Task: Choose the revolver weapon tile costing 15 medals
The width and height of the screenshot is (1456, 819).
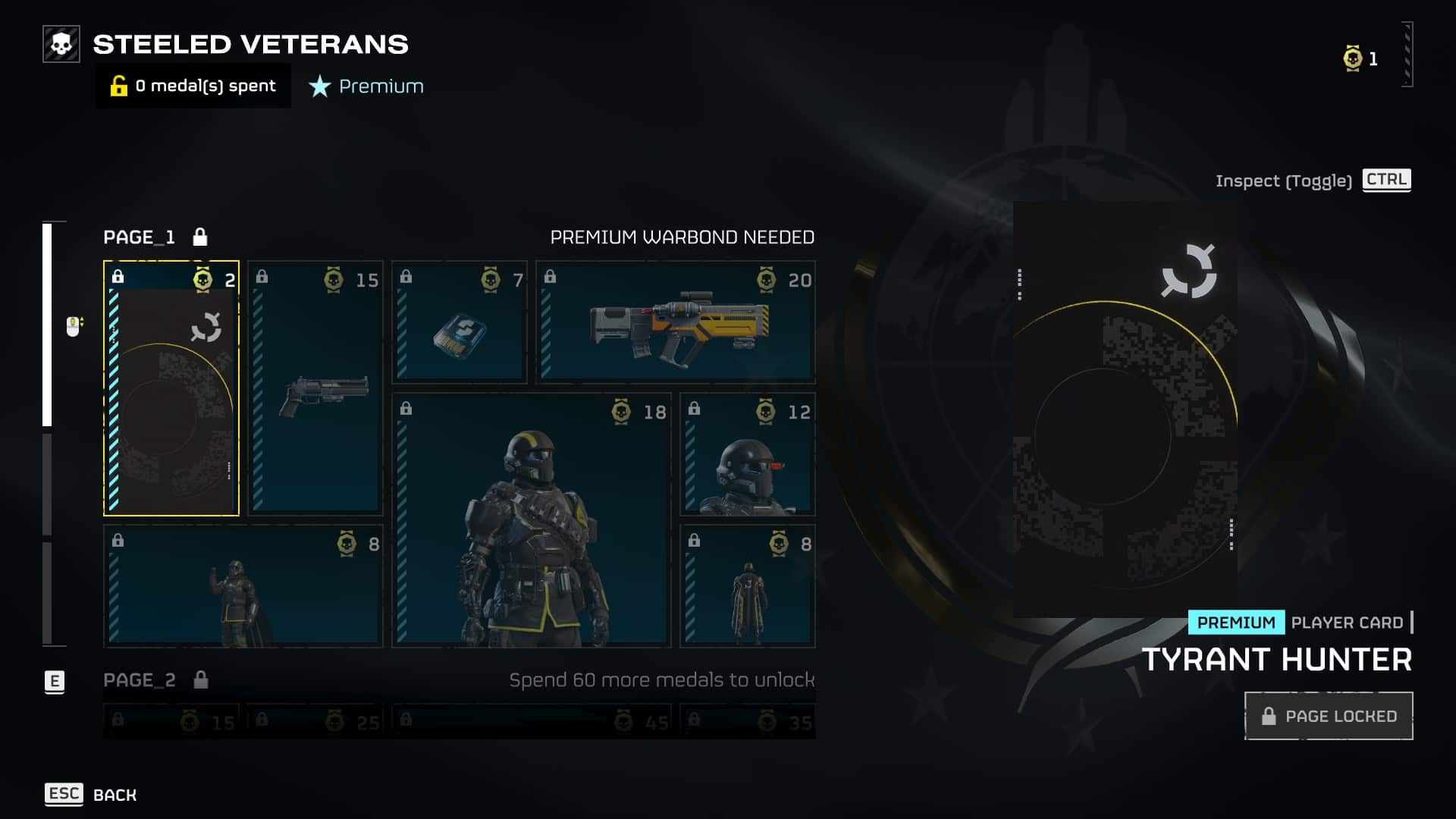Action: 315,388
